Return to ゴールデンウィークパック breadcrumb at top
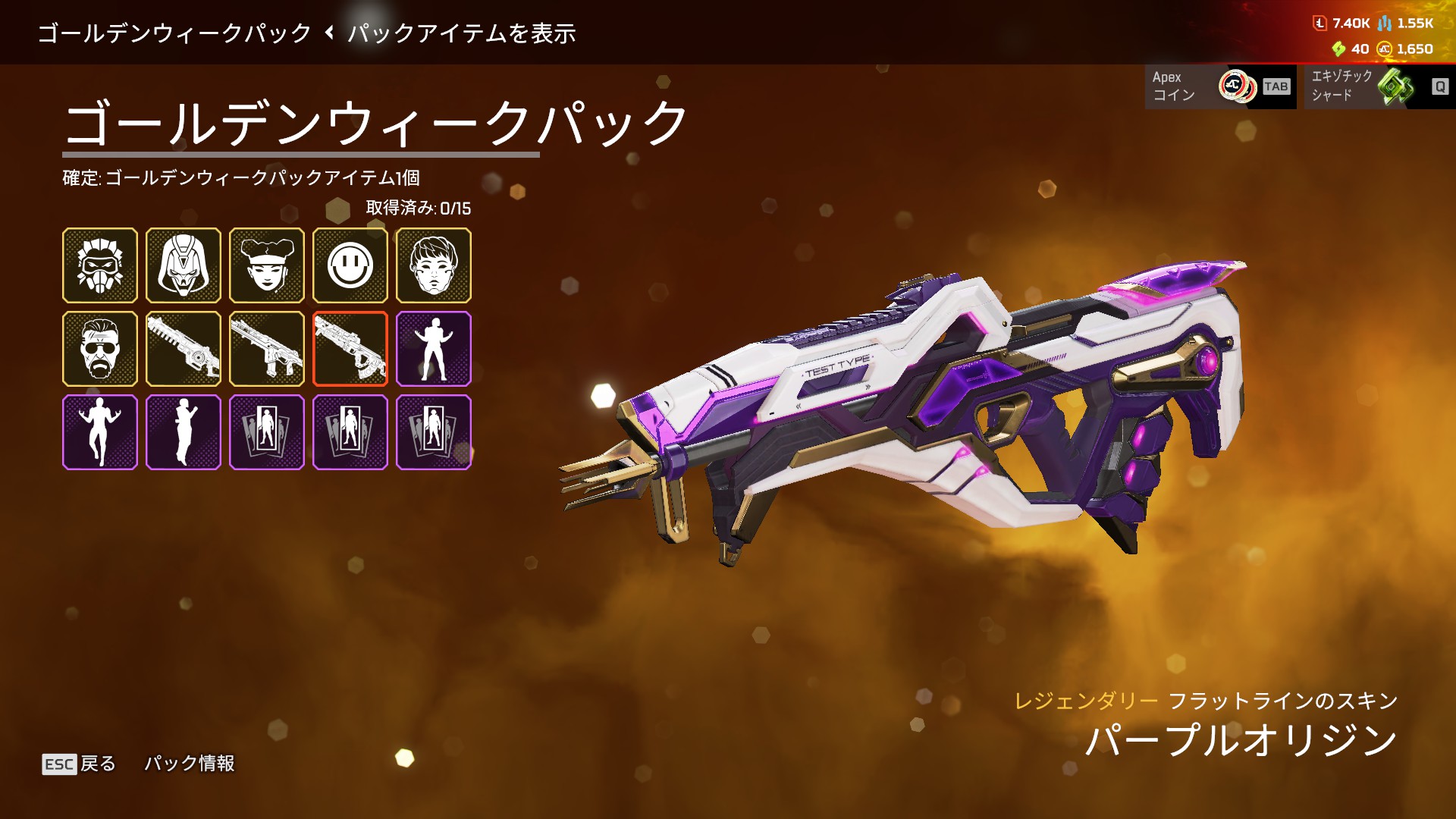This screenshot has height=819, width=1456. 174,33
